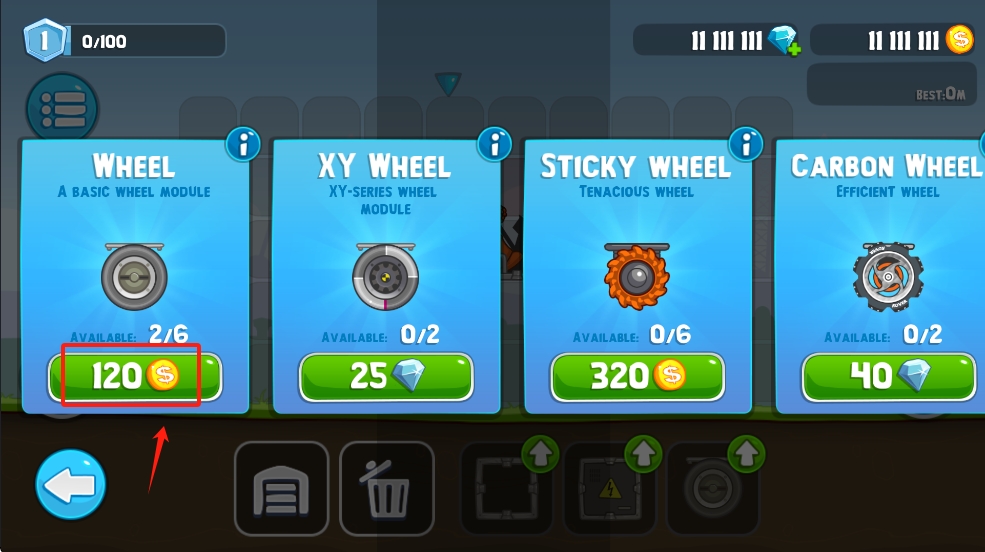Open the garage button
Screen dimensions: 985x552
282,489
